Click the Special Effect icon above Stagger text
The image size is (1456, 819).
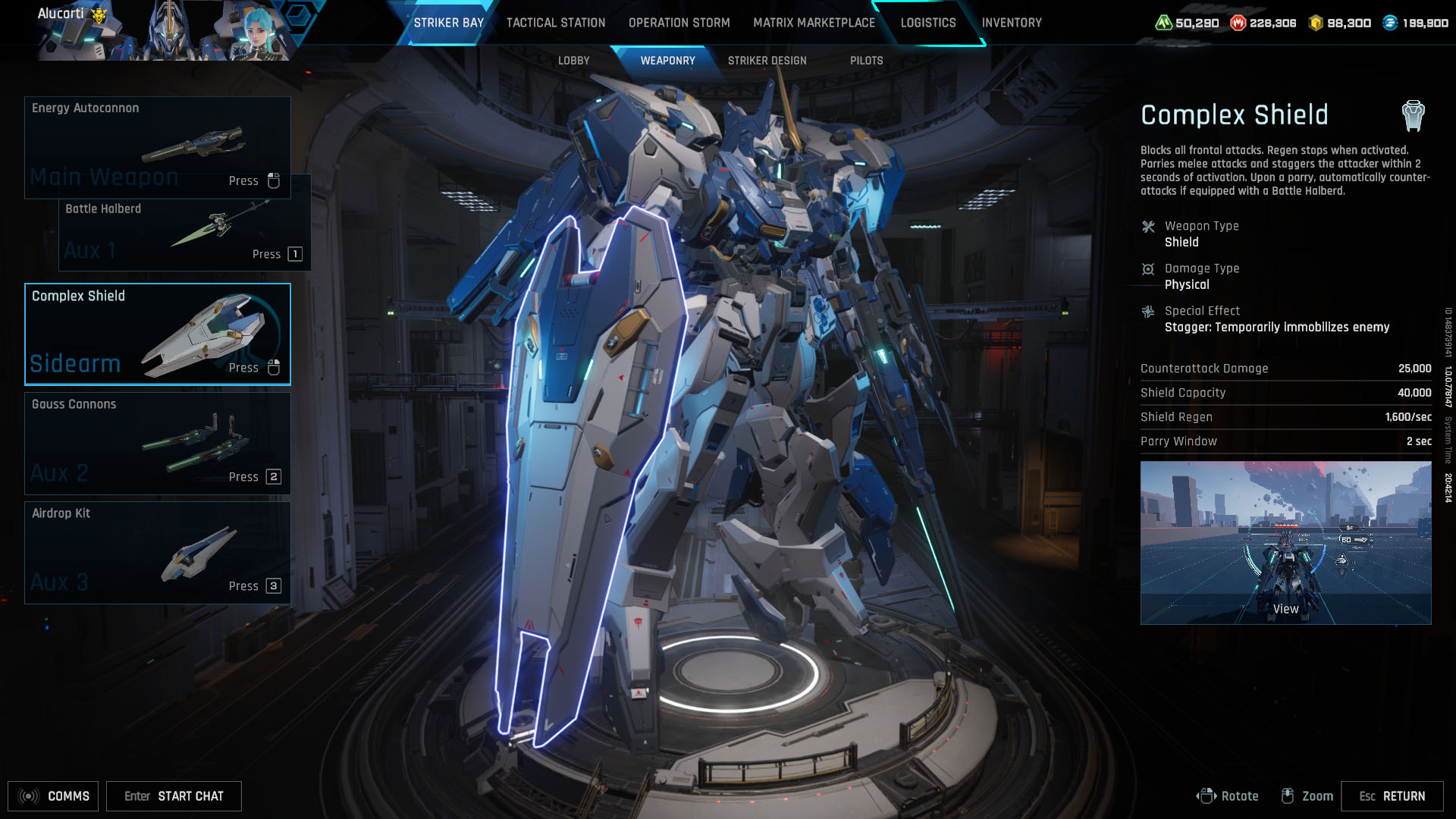[1150, 310]
